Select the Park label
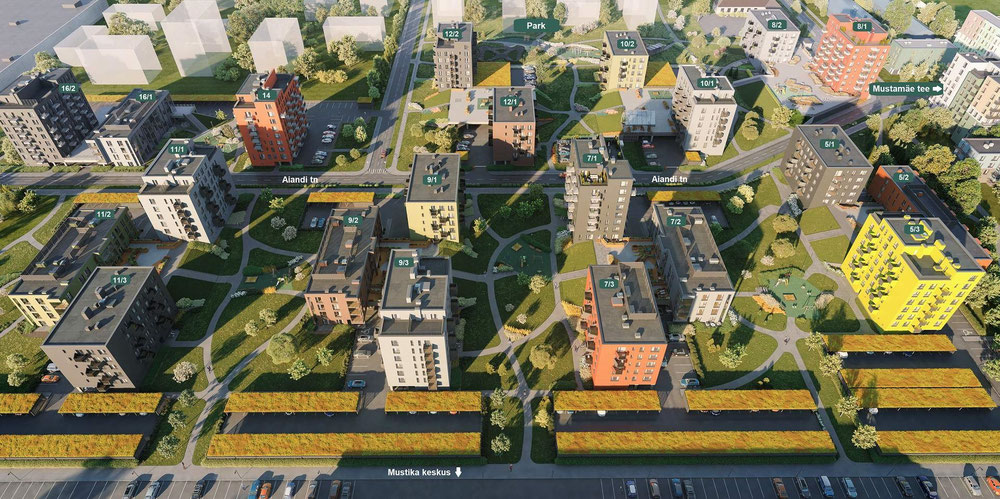 [x=536, y=25]
